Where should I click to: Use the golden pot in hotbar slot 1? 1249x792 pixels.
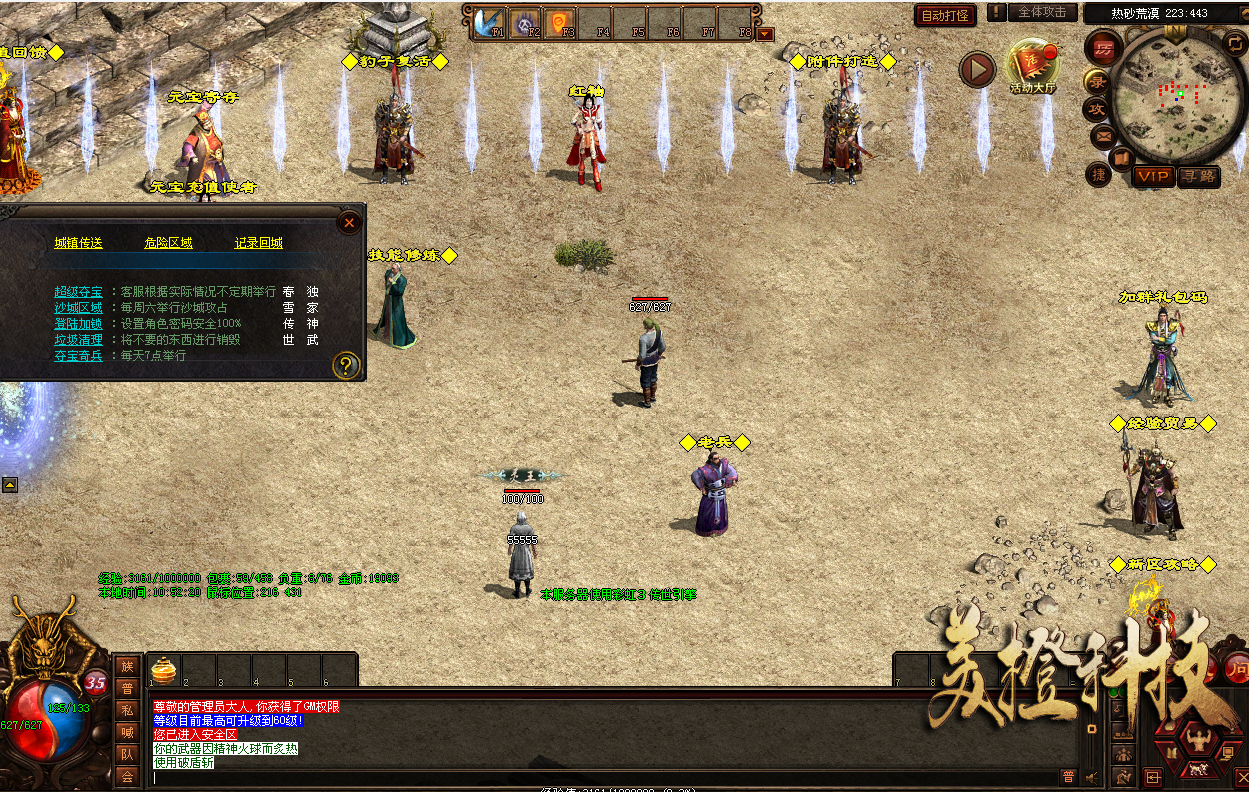point(164,669)
